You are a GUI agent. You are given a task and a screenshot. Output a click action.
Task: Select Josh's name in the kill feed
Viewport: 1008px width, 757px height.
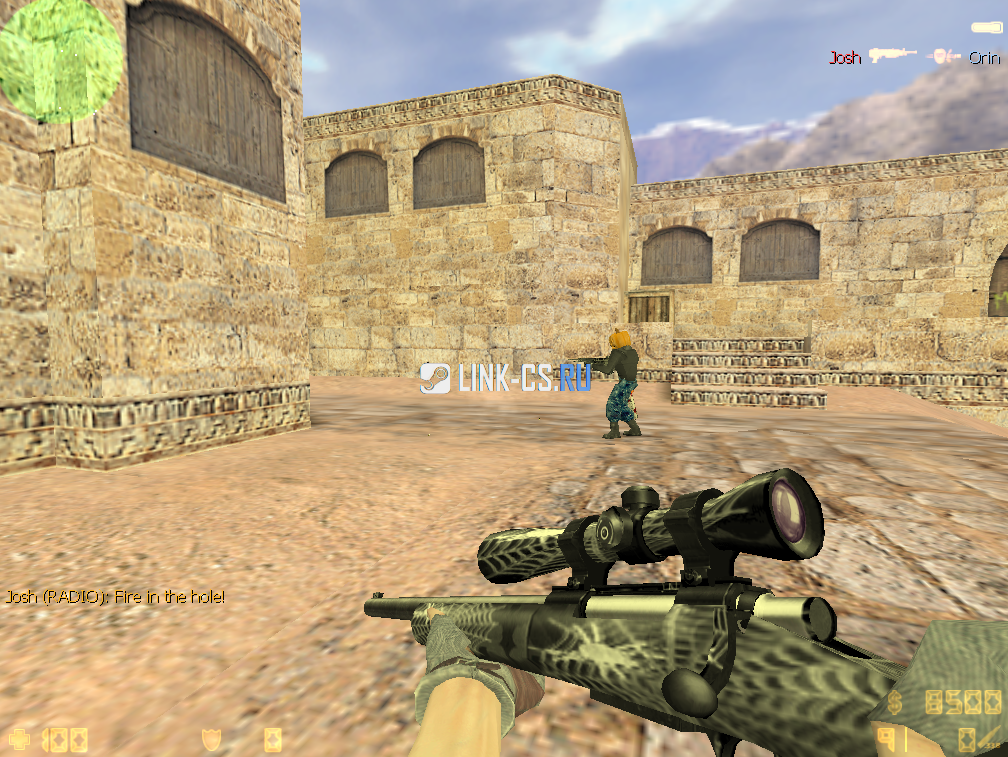pos(844,58)
